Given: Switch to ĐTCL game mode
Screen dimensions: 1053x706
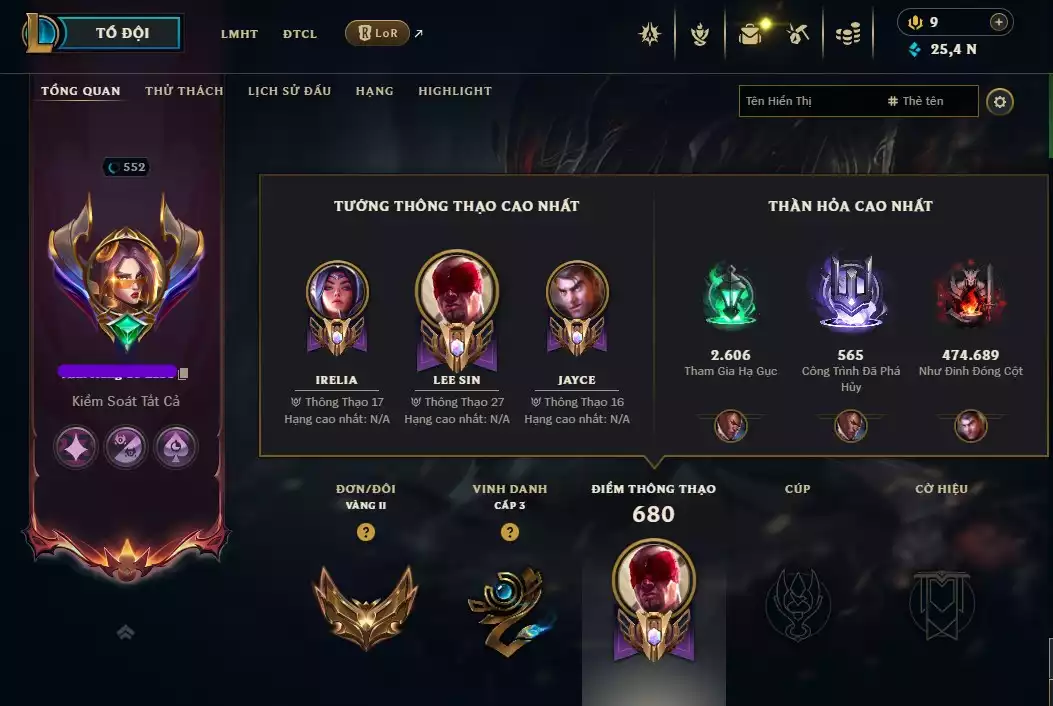Looking at the screenshot, I should click(x=300, y=34).
